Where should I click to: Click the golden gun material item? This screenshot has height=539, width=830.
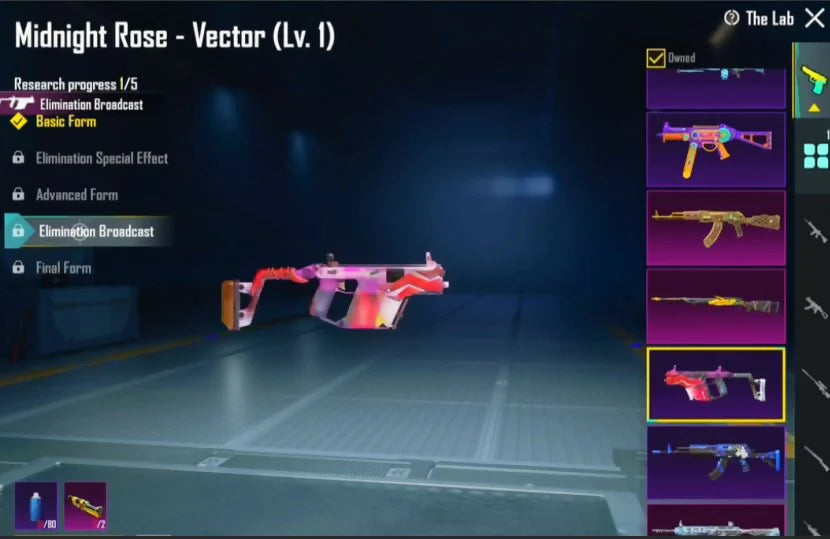click(85, 505)
